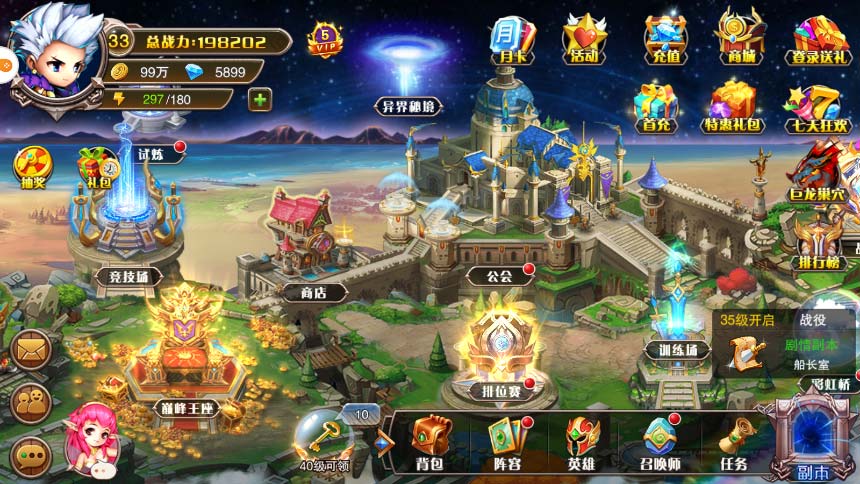
Task: Open the 特惠礼包 special gift pack
Action: coord(733,106)
